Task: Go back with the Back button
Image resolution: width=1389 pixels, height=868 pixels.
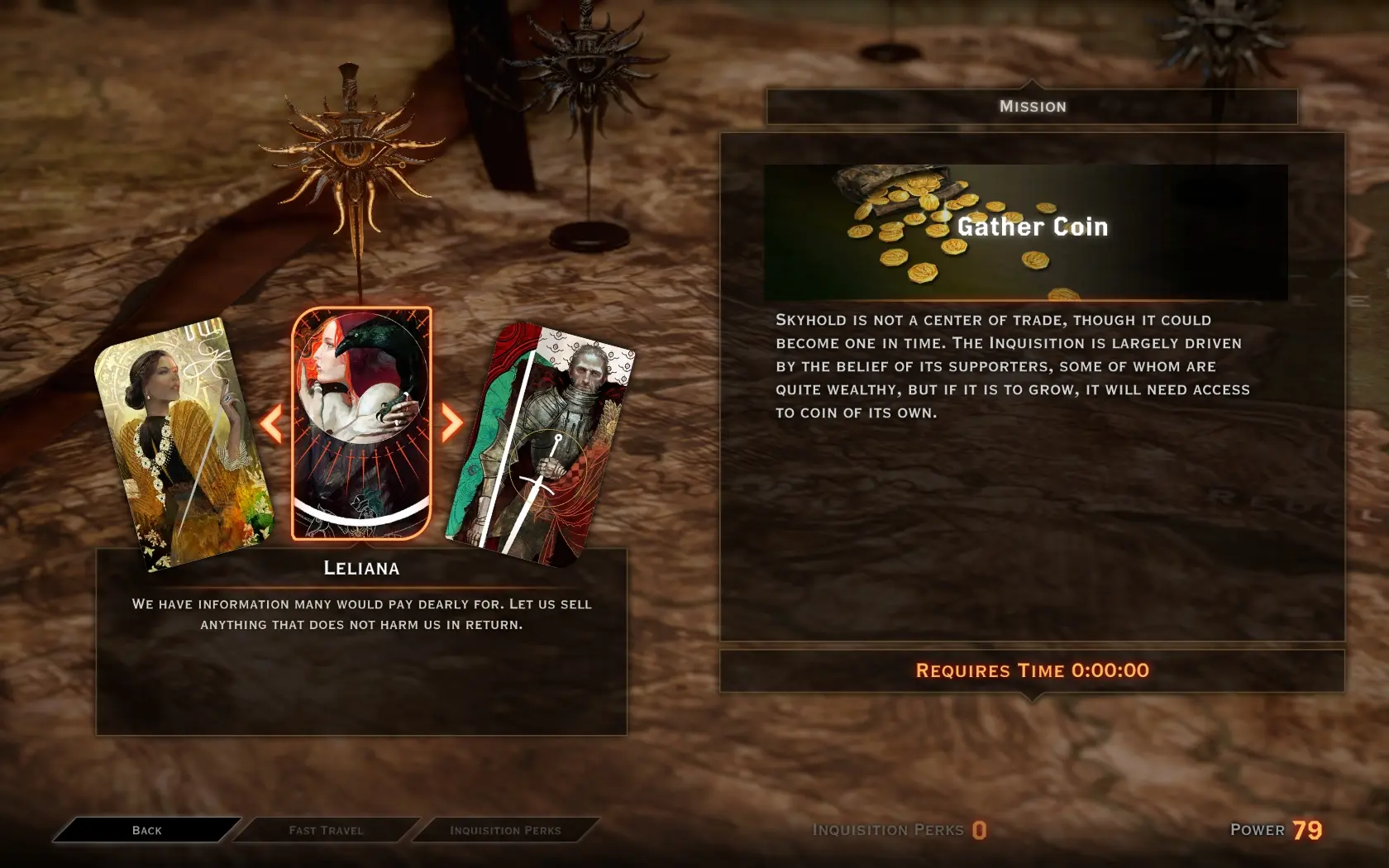Action: [147, 830]
